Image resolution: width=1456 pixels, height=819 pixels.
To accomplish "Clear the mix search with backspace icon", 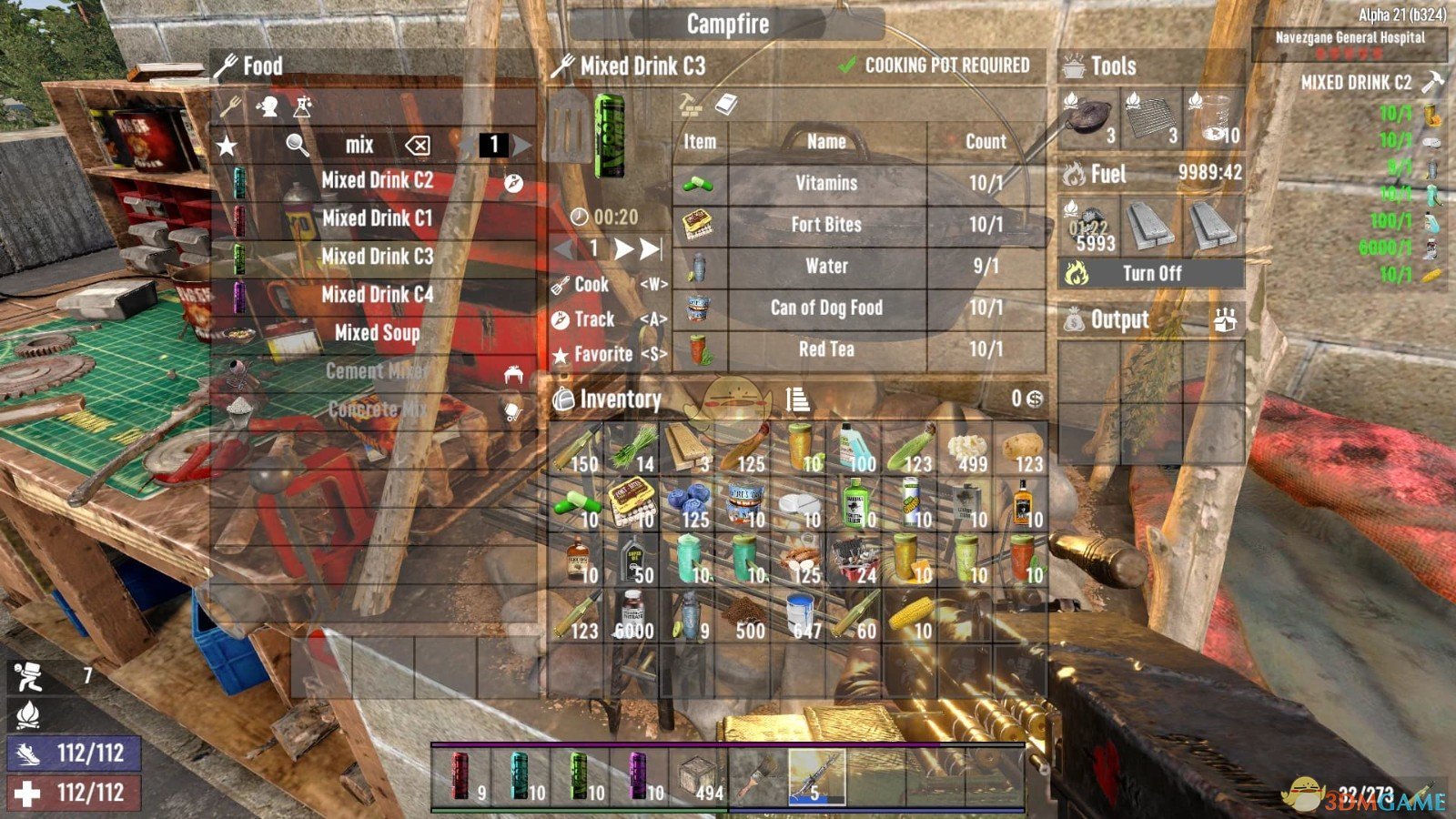I will point(417,144).
